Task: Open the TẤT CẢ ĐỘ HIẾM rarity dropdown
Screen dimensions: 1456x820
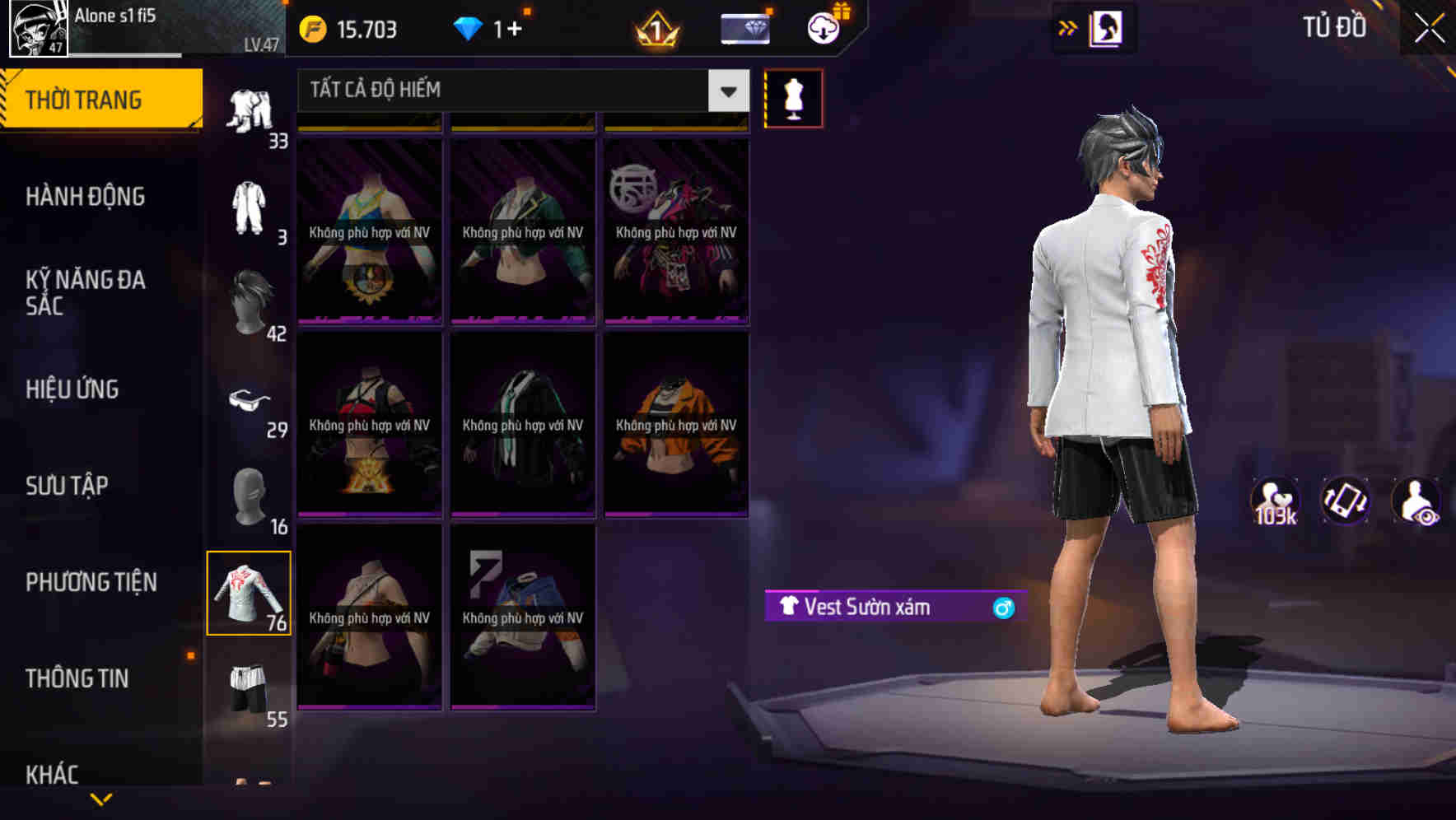Action: point(511,91)
